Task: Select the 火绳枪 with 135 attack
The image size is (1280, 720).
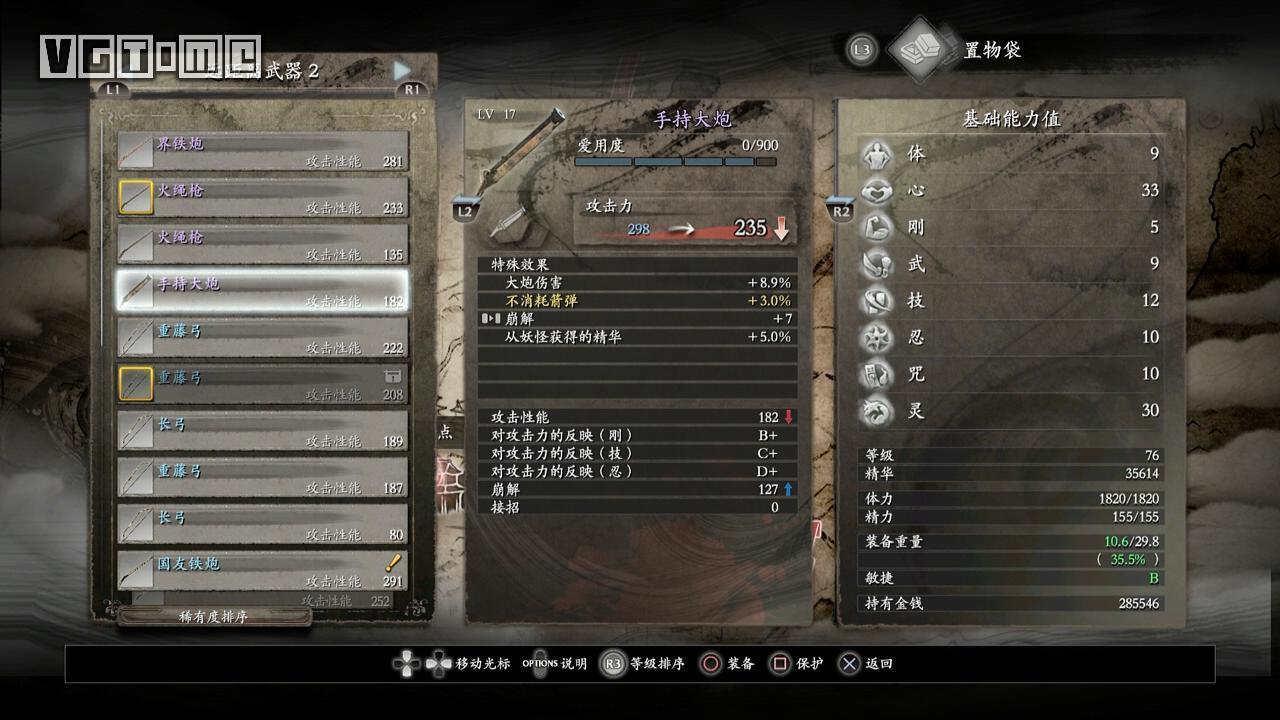Action: coord(262,244)
